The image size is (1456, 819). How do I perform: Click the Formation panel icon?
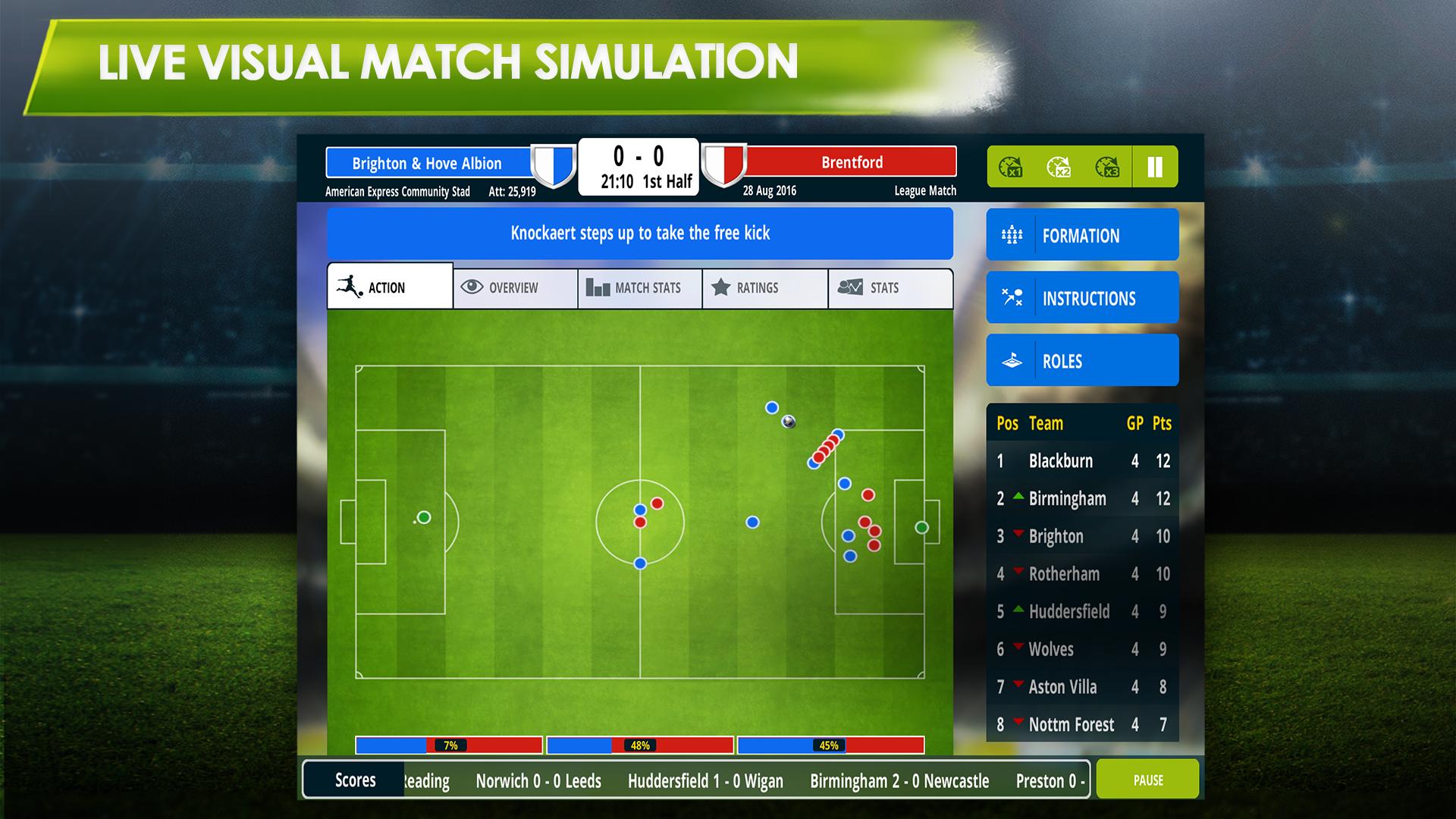[1011, 235]
